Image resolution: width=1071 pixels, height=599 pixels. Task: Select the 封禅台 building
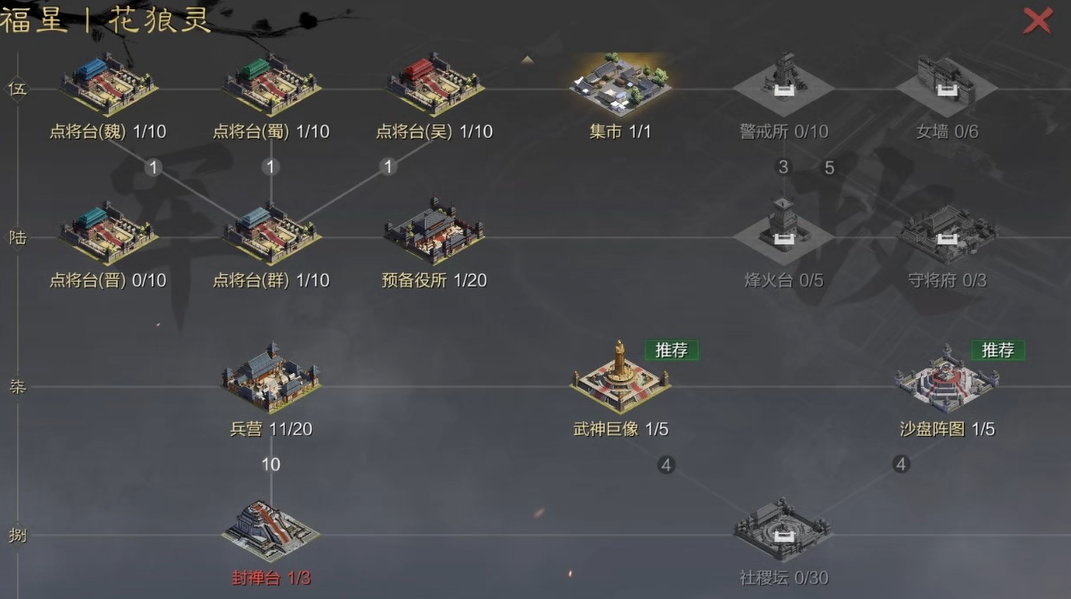(x=271, y=529)
